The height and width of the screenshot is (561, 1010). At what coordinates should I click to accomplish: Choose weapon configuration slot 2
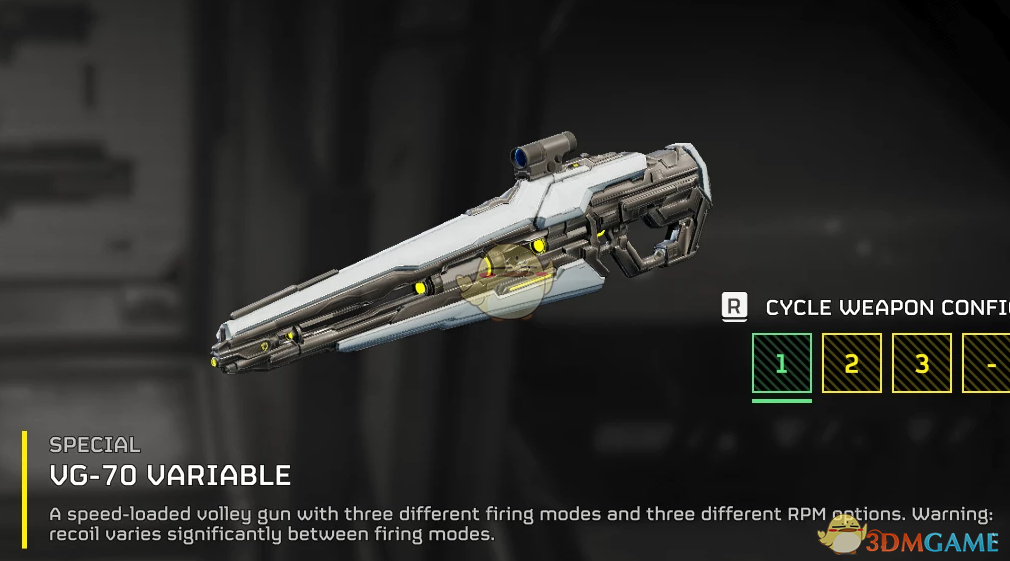coord(851,363)
